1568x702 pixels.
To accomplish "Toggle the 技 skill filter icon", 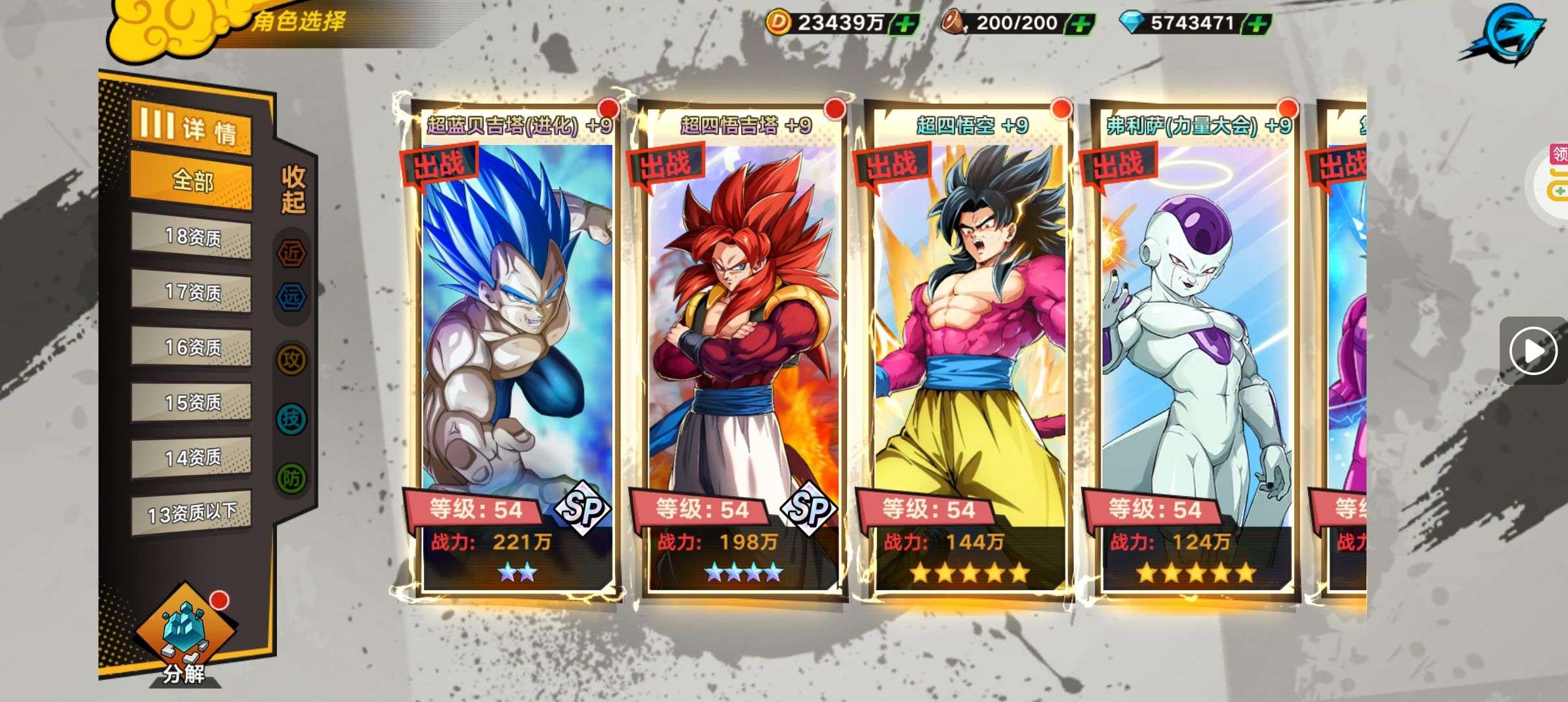I will (292, 419).
